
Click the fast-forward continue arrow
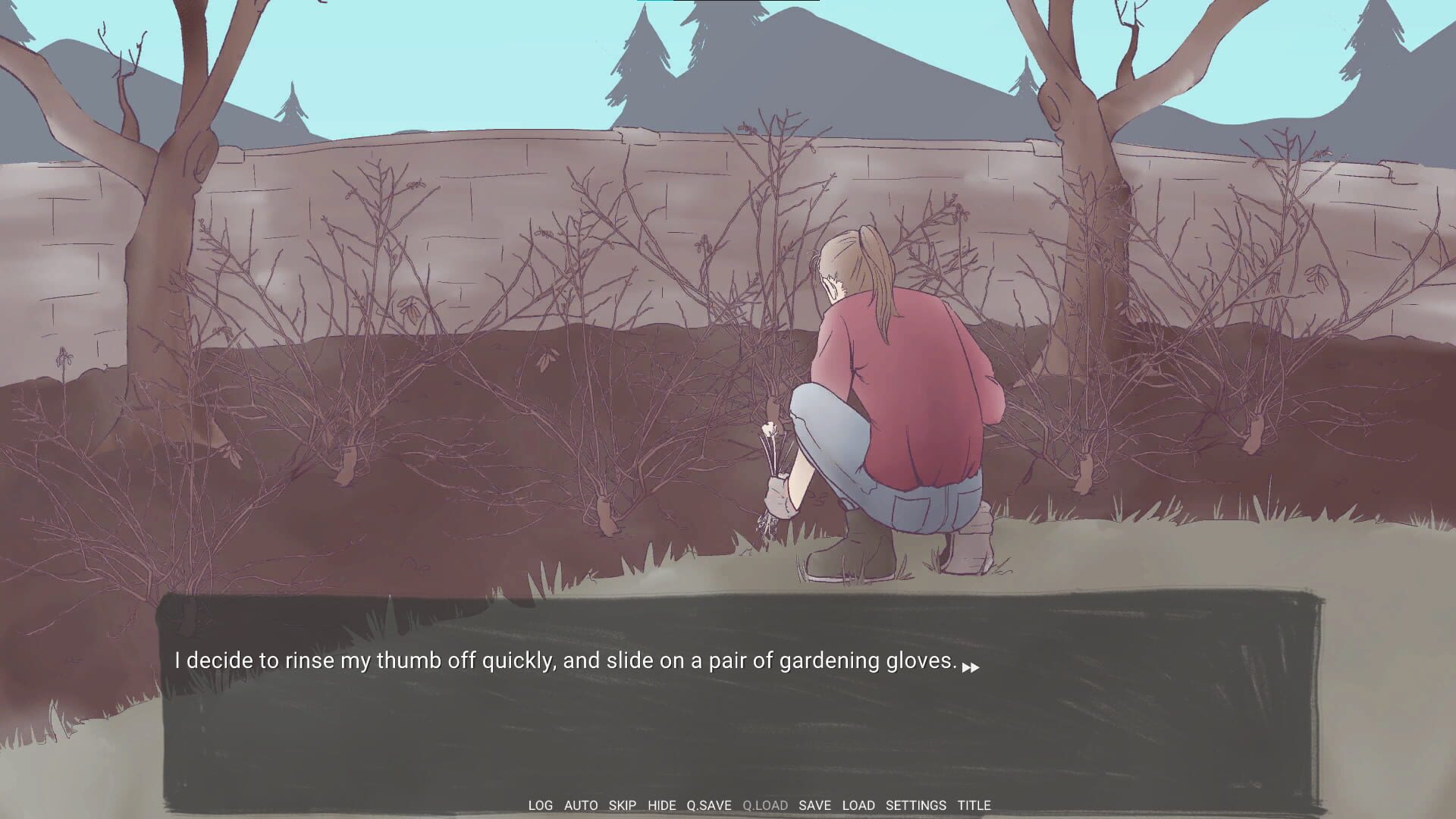971,667
